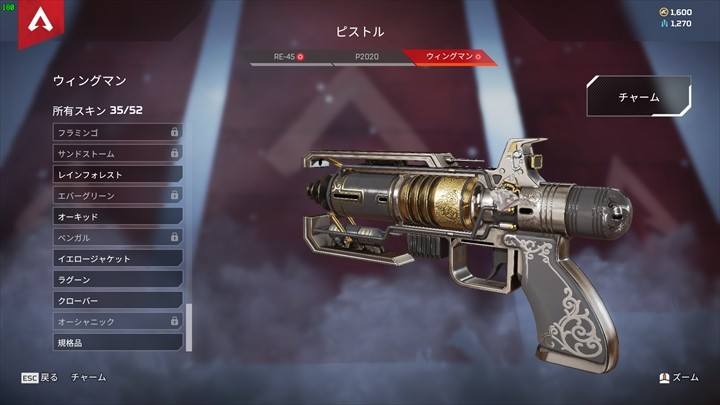The image size is (720, 405).
Task: Pick the イエロージャケット skin
Action: click(x=116, y=258)
